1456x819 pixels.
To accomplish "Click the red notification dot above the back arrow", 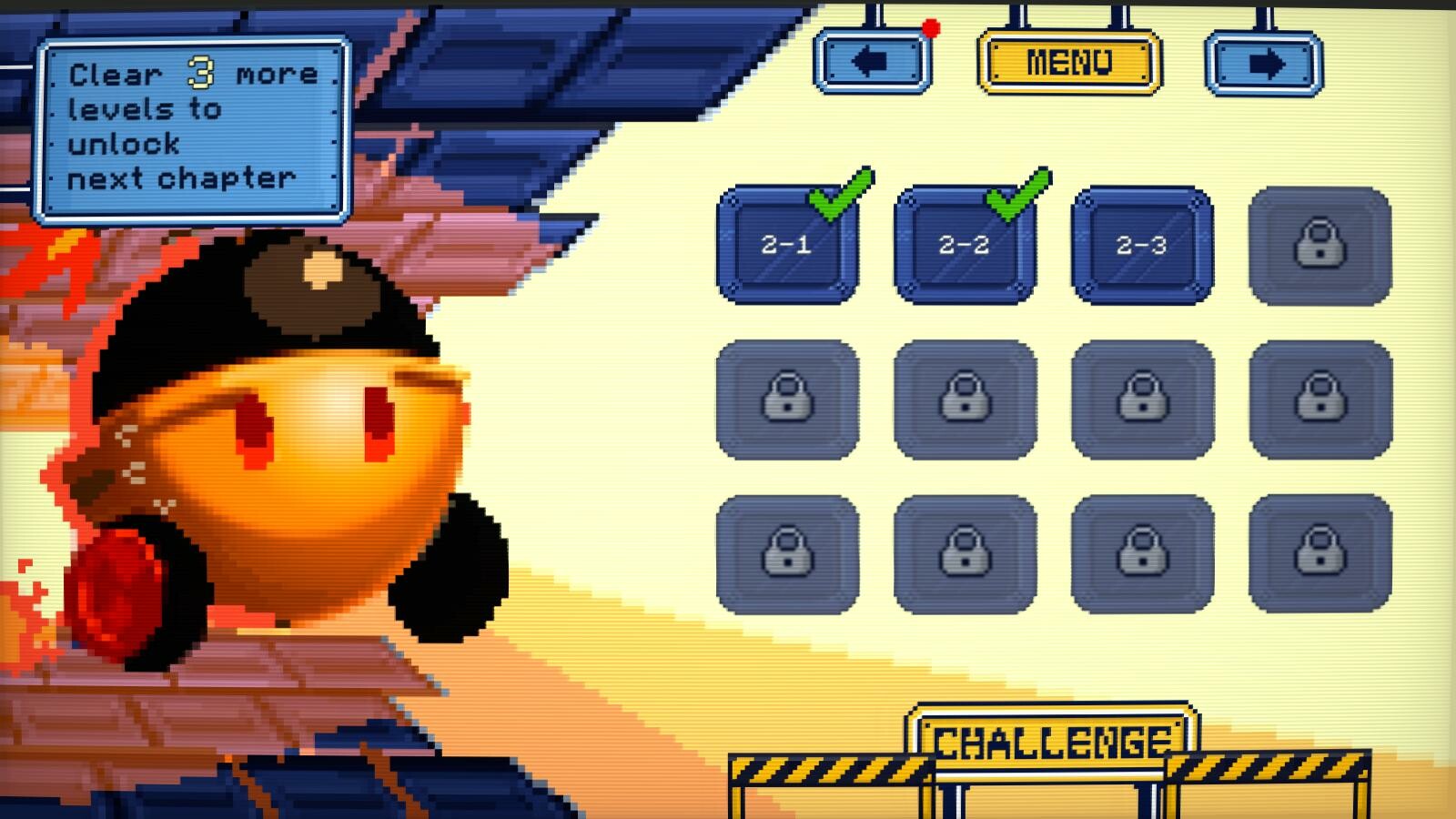I will (x=929, y=26).
